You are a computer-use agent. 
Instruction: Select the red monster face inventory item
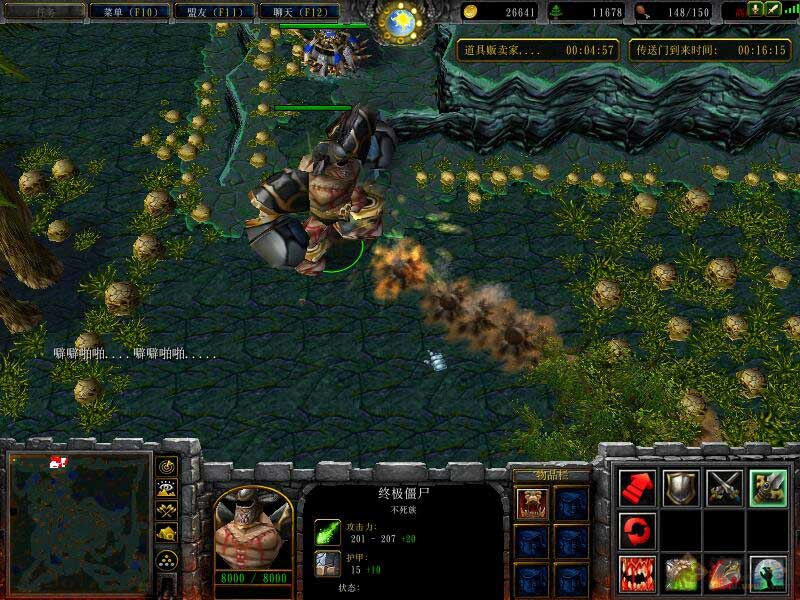click(530, 502)
